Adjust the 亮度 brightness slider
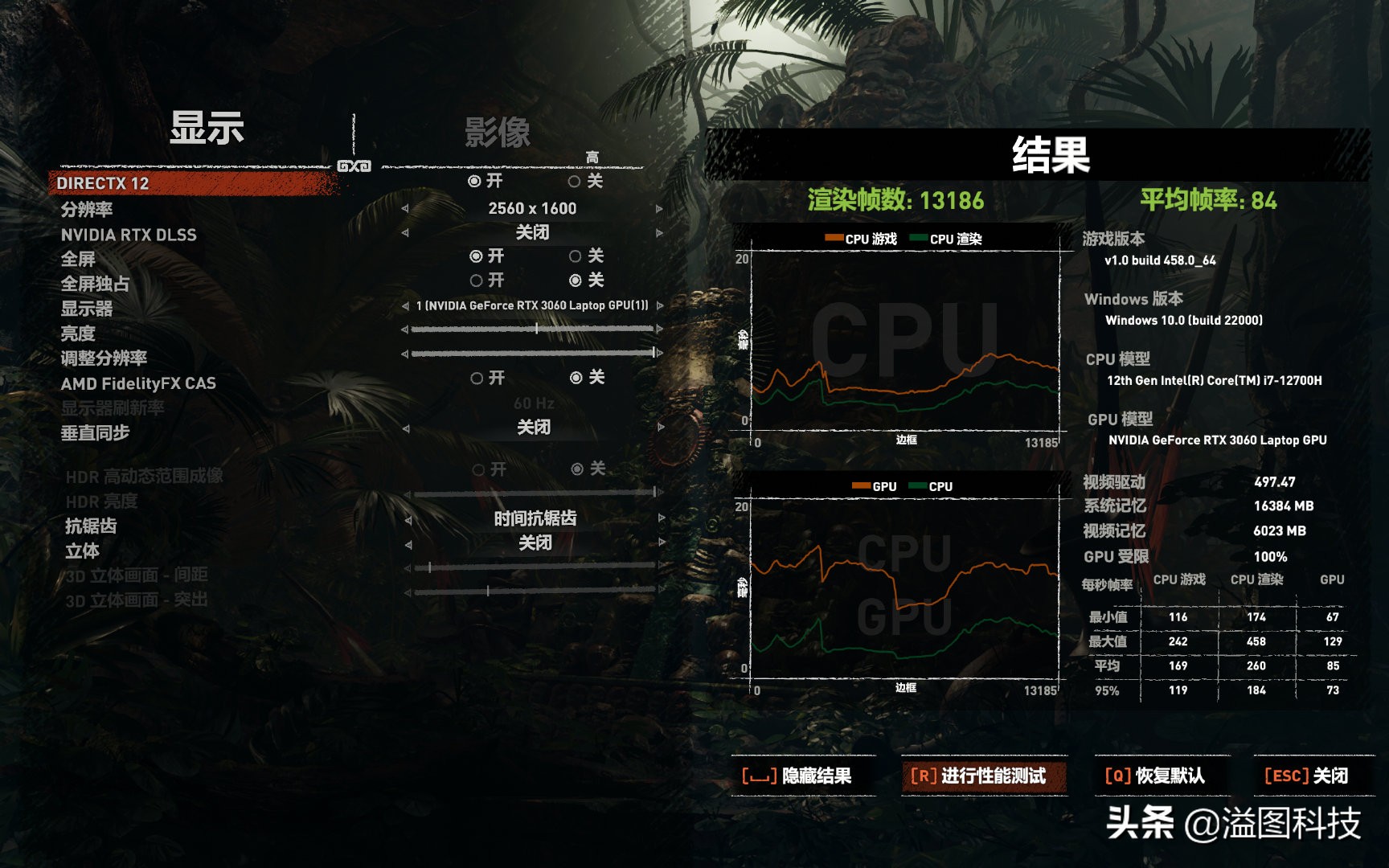This screenshot has width=1389, height=868. point(536,330)
